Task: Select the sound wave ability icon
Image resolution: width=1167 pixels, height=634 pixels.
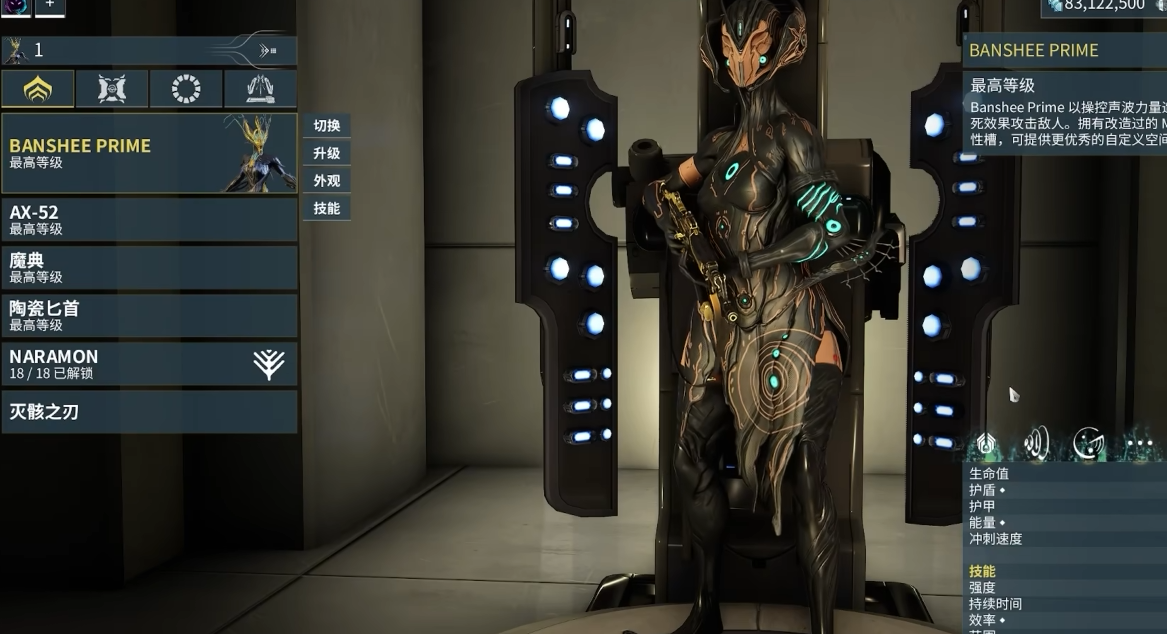Action: [1037, 443]
